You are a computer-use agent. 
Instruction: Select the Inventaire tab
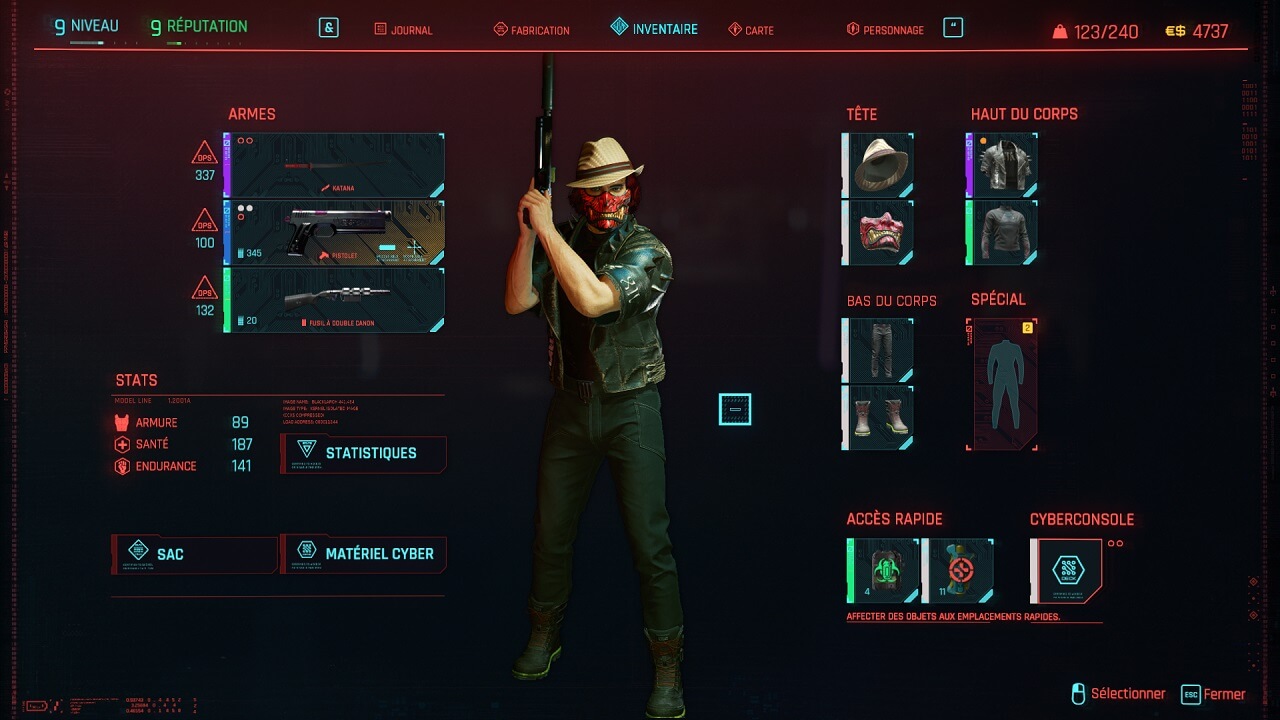[655, 29]
